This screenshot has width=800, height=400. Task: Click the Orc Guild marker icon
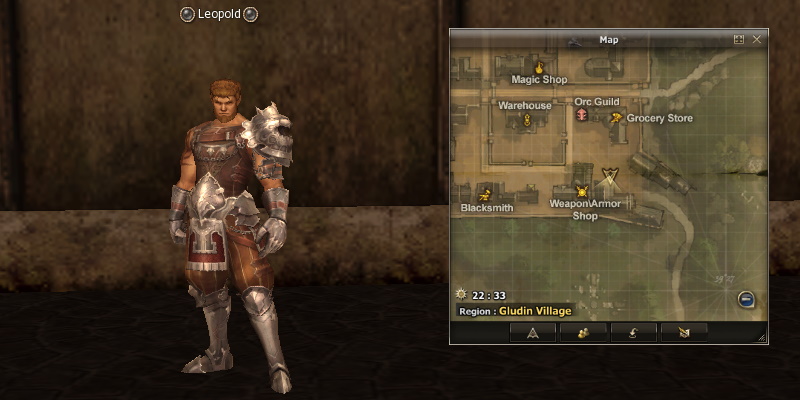coord(582,117)
